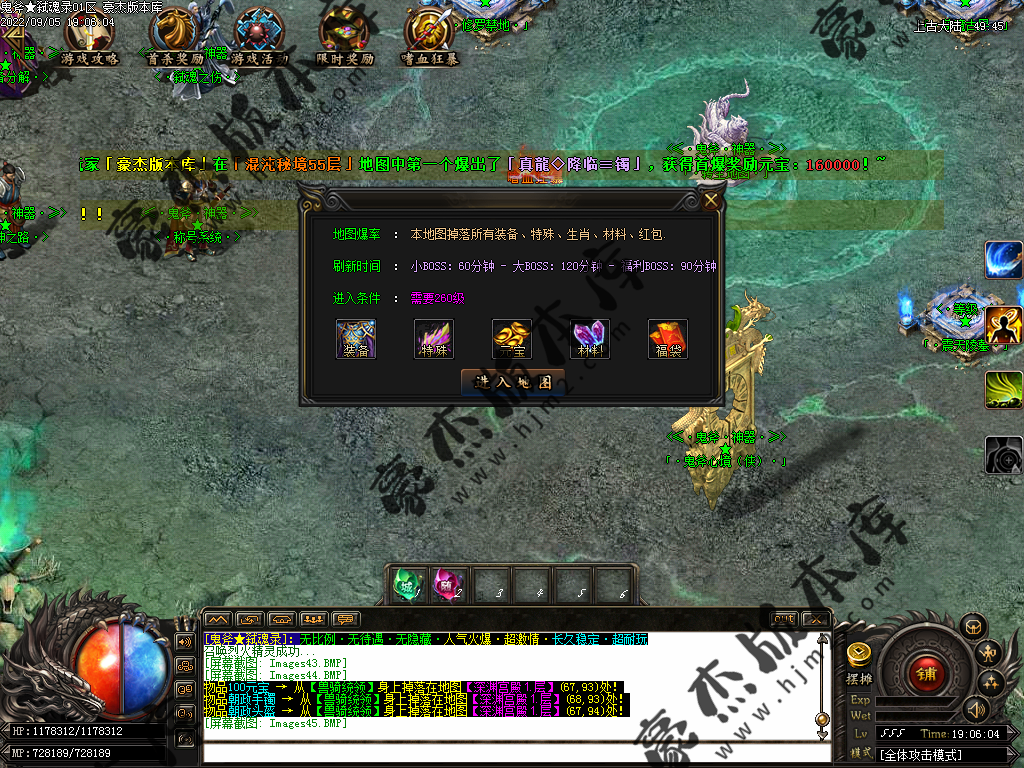Open the 限时奖励 timed rewards chest
Image resolution: width=1024 pixels, height=768 pixels.
coord(345,38)
